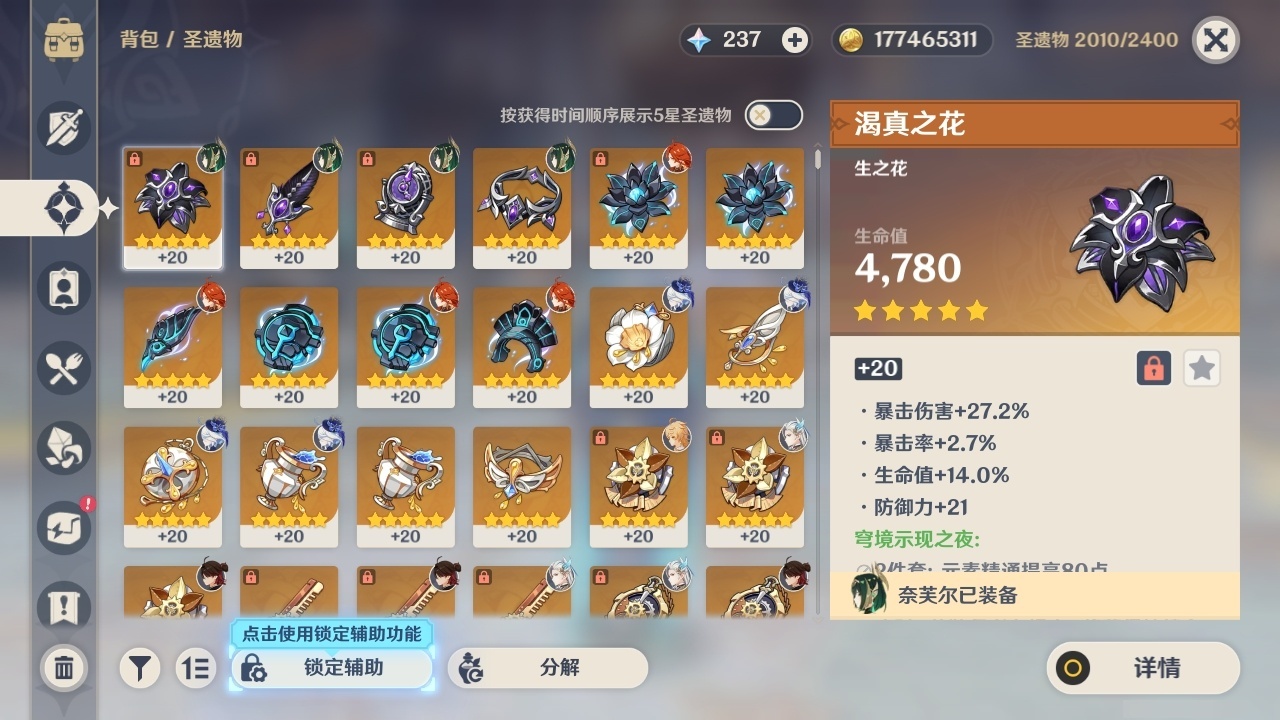Screen dimensions: 1280x720
Task: Mark the 渴真之花 artifact as favorite with star
Action: [1201, 368]
